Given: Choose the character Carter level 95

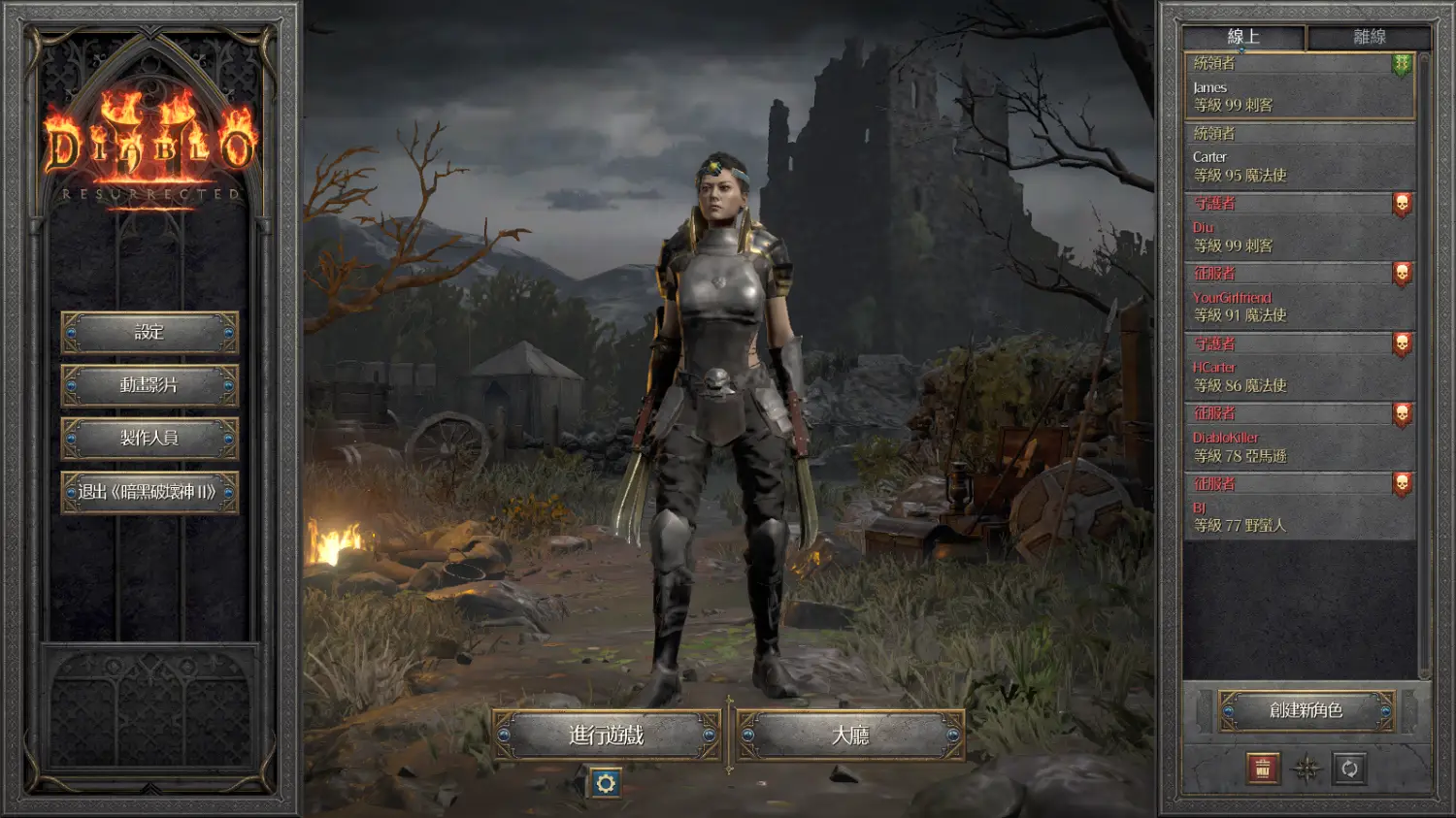Looking at the screenshot, I should click(1299, 157).
